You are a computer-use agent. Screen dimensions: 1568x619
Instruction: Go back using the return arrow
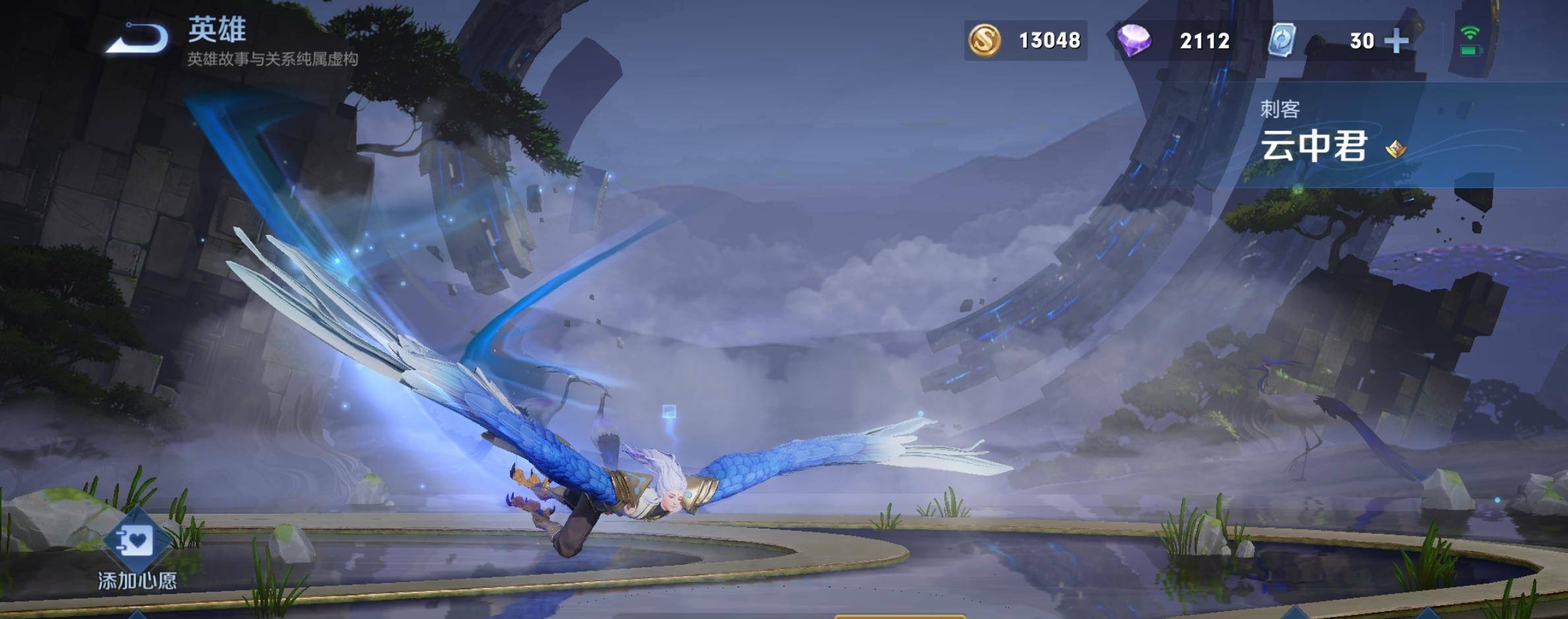coord(139,38)
